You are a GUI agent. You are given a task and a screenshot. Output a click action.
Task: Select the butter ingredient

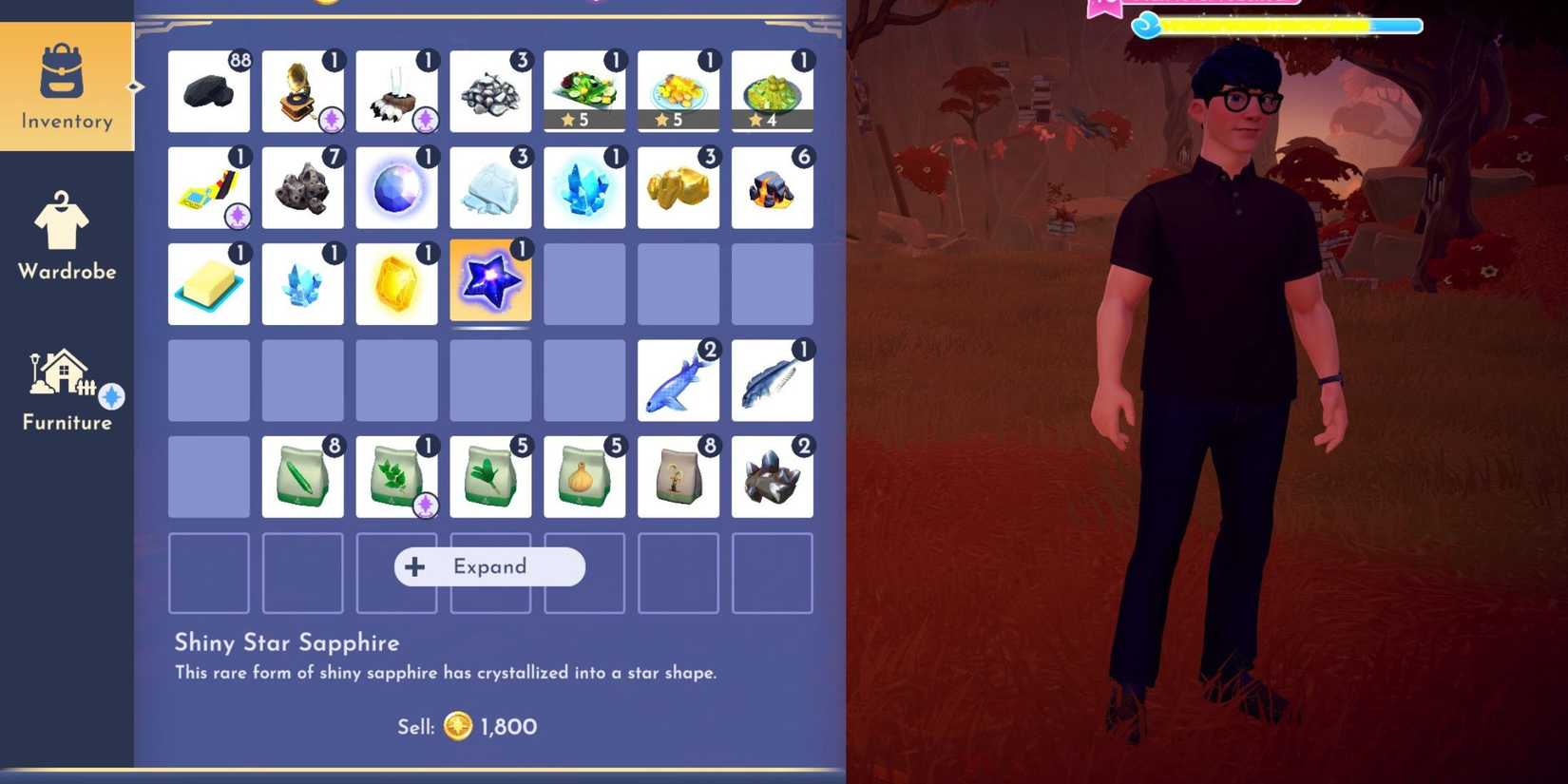[208, 282]
